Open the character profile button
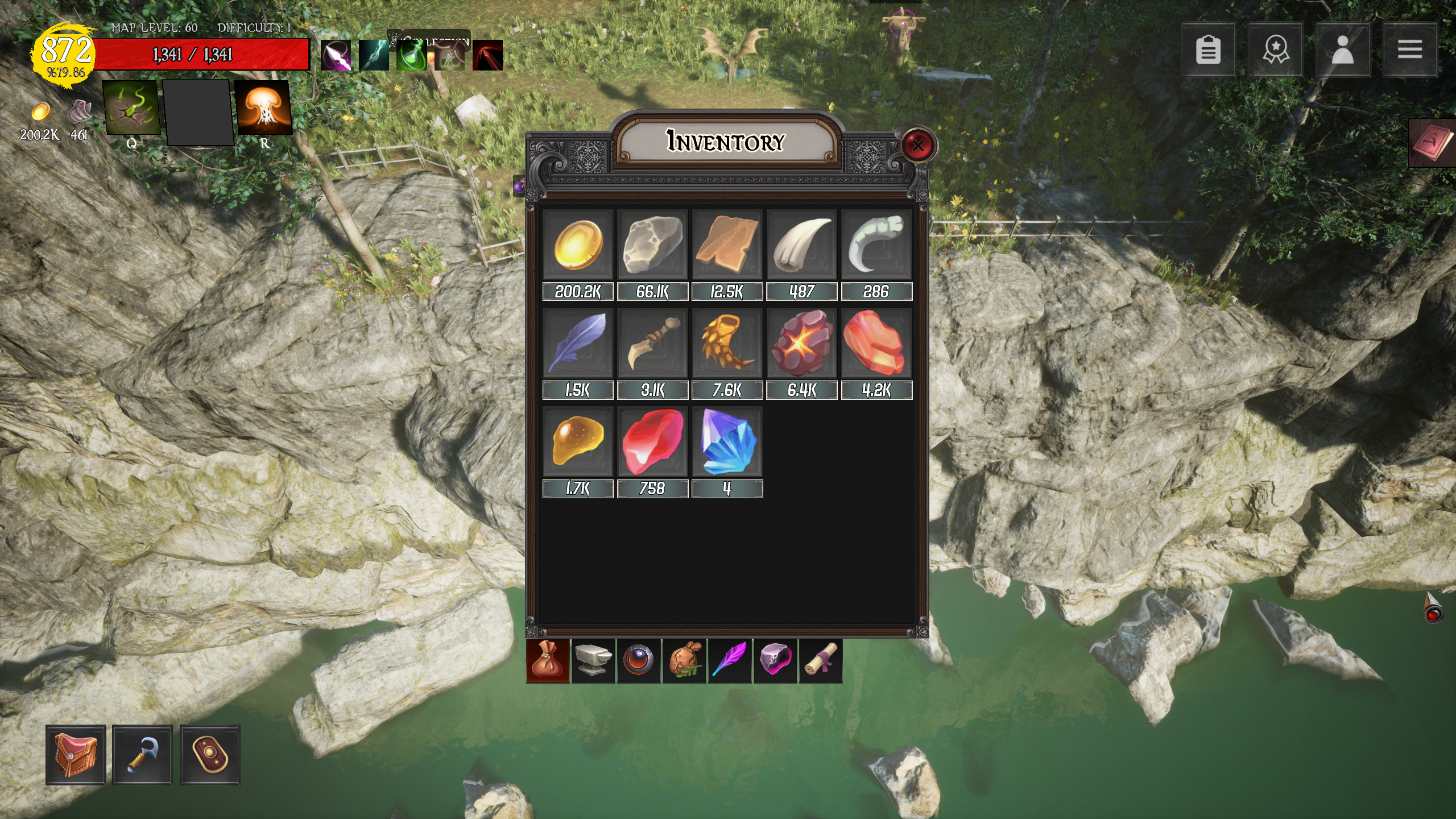 (x=1342, y=50)
